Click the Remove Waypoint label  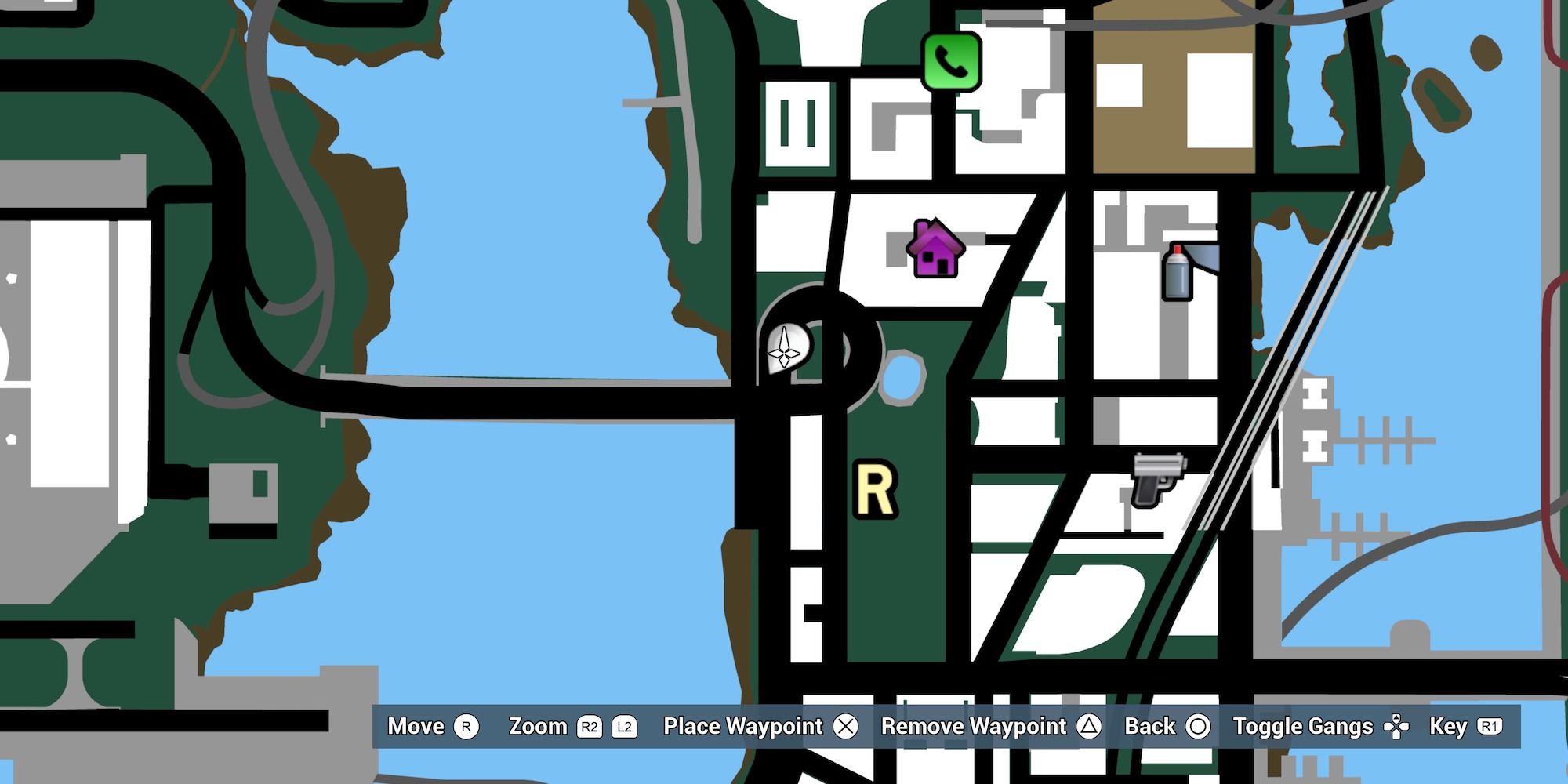tap(972, 727)
